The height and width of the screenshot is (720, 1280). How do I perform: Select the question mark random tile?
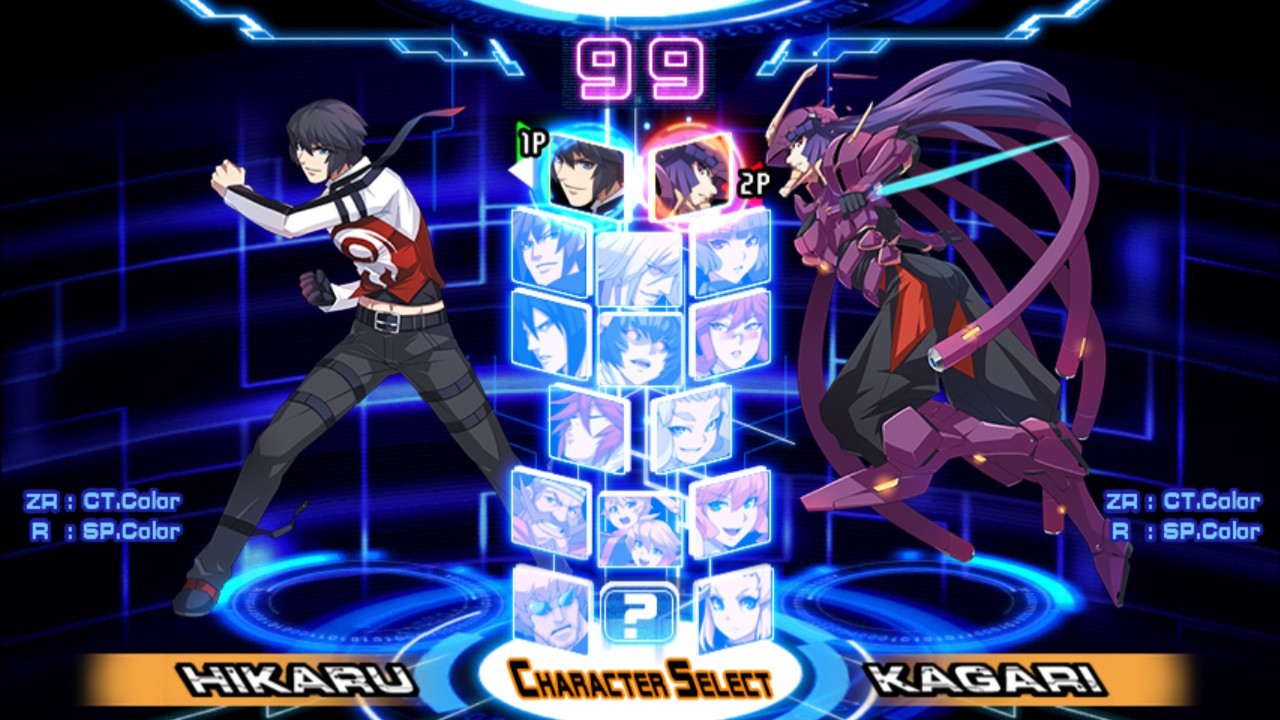coord(639,614)
